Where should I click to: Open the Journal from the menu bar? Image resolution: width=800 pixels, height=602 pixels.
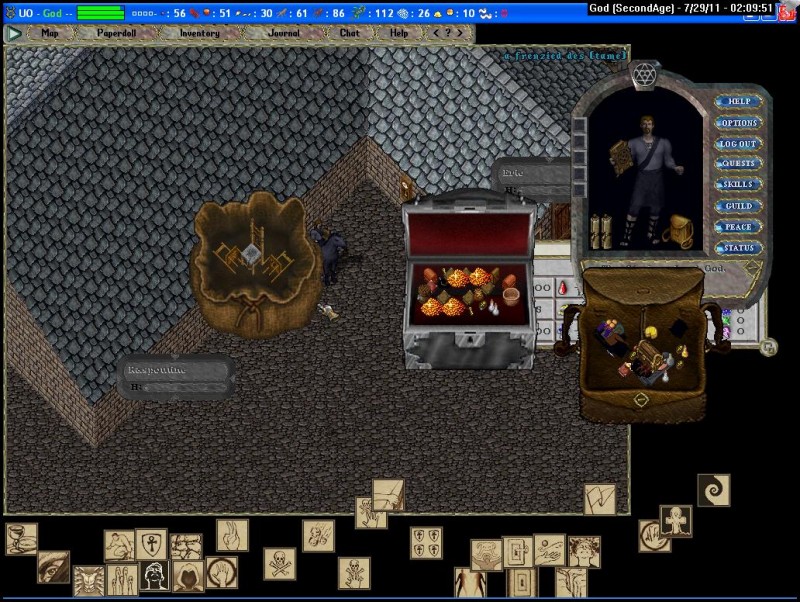click(284, 33)
